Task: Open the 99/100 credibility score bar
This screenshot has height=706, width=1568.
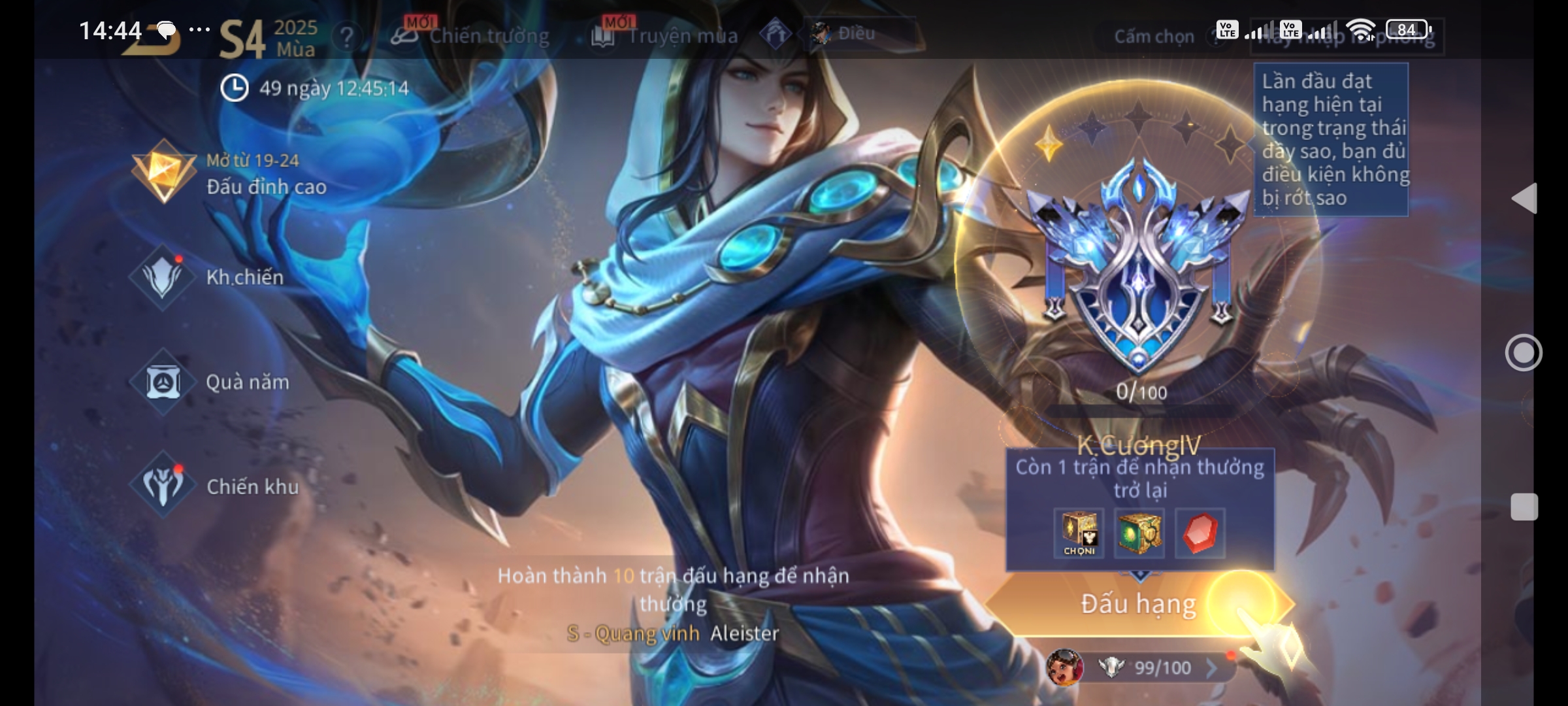Action: (x=1150, y=667)
